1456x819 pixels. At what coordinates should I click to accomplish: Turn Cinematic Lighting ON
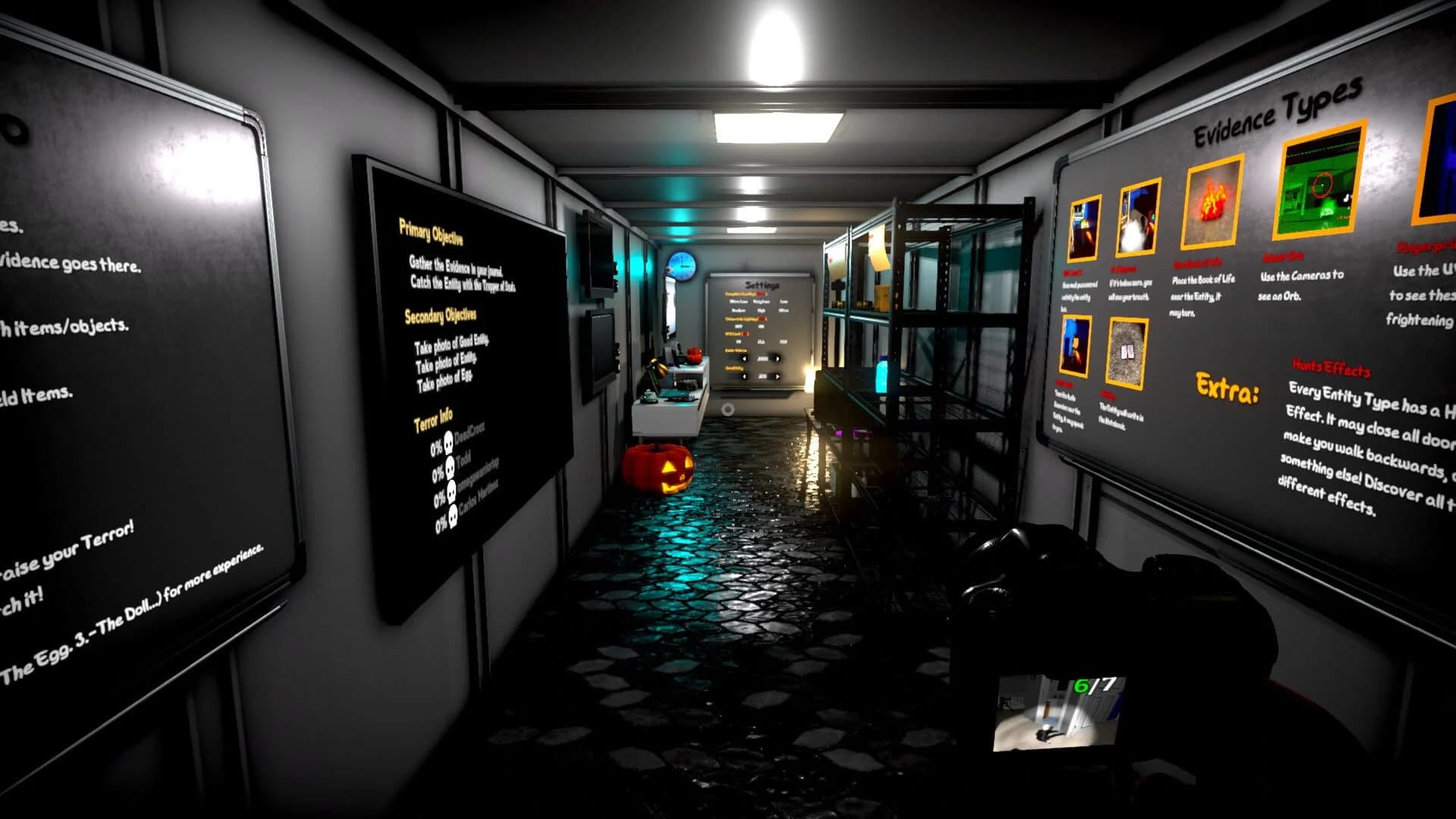(761, 327)
